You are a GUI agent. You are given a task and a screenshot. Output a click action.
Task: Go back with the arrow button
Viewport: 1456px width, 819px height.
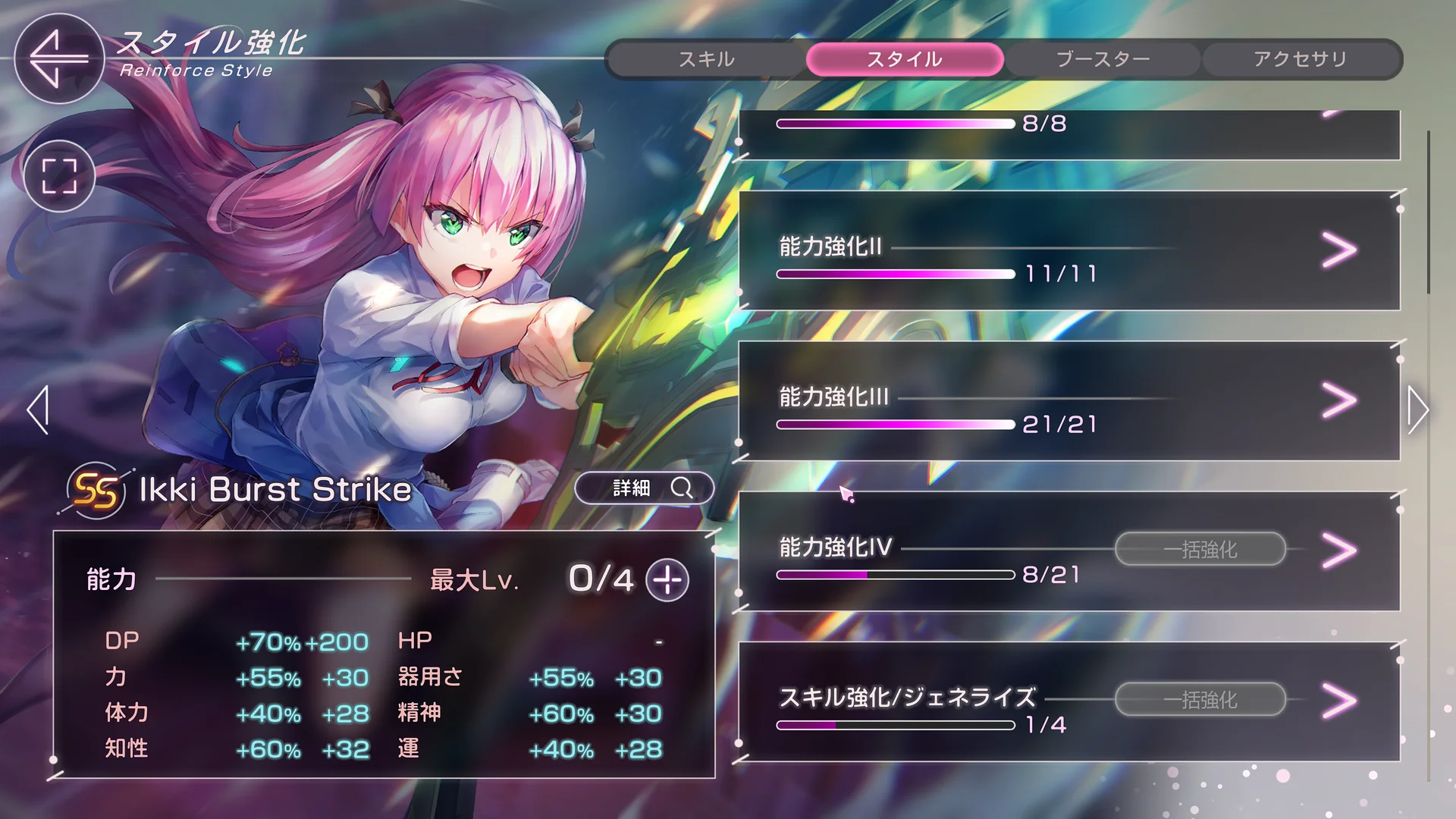tap(58, 58)
